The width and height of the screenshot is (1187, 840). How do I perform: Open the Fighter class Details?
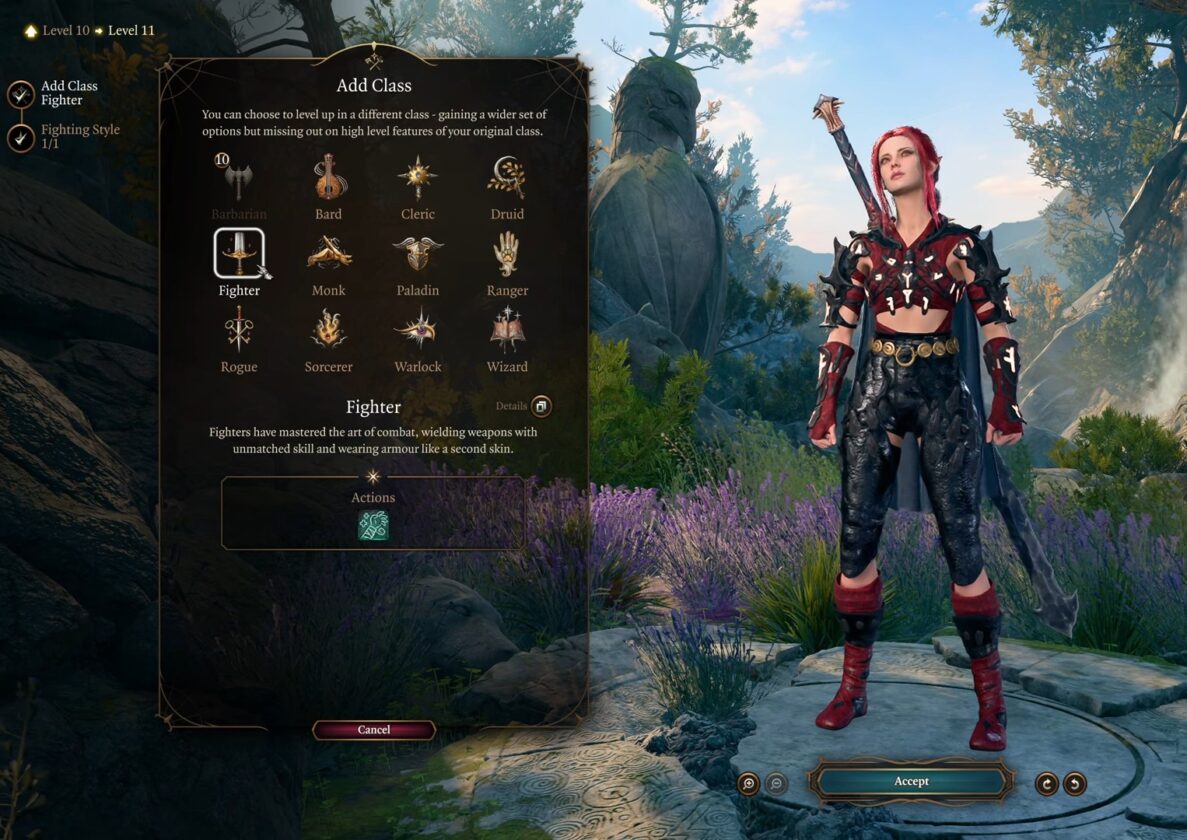541,406
